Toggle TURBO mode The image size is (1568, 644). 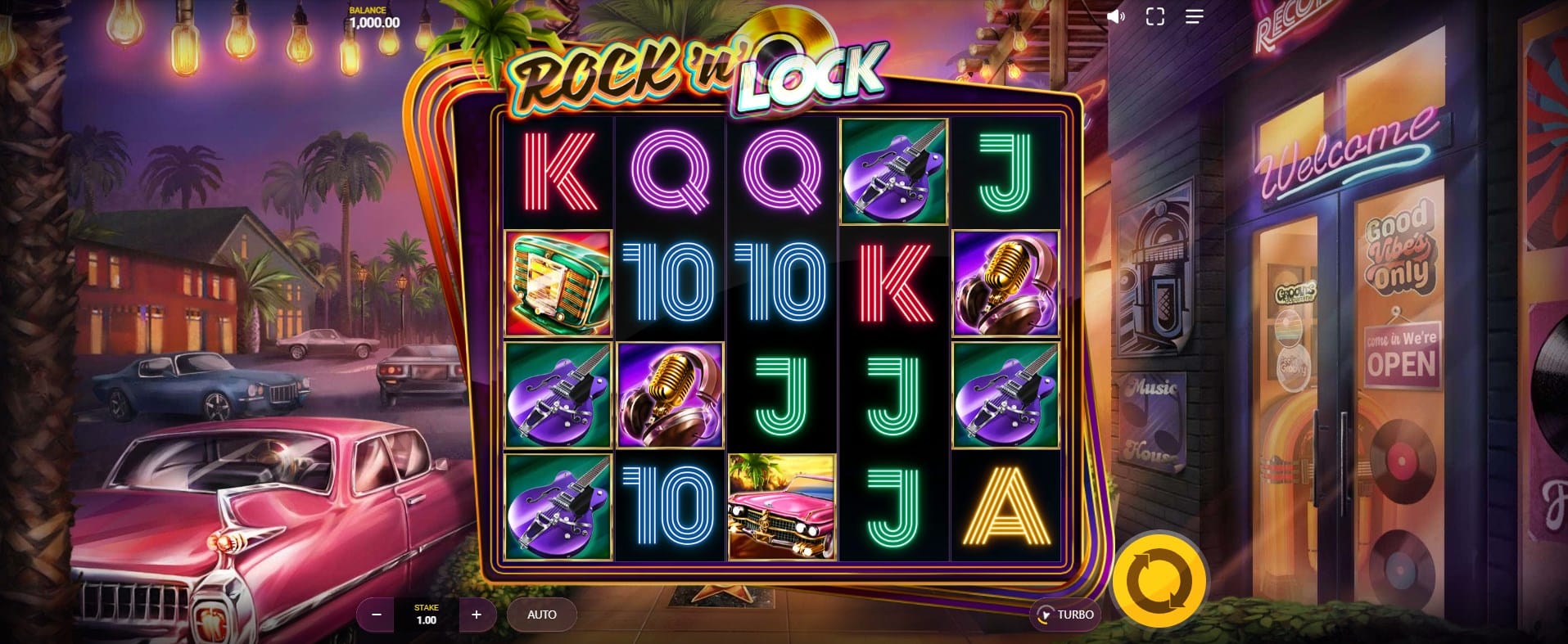1064,615
